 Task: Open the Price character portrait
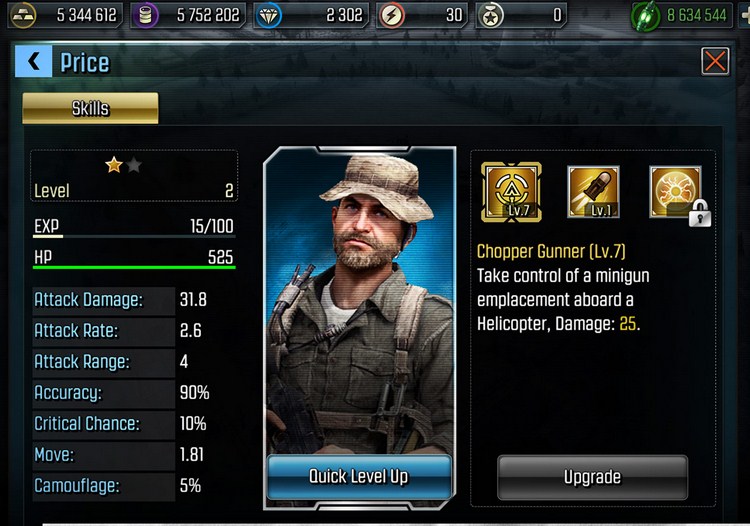click(358, 300)
